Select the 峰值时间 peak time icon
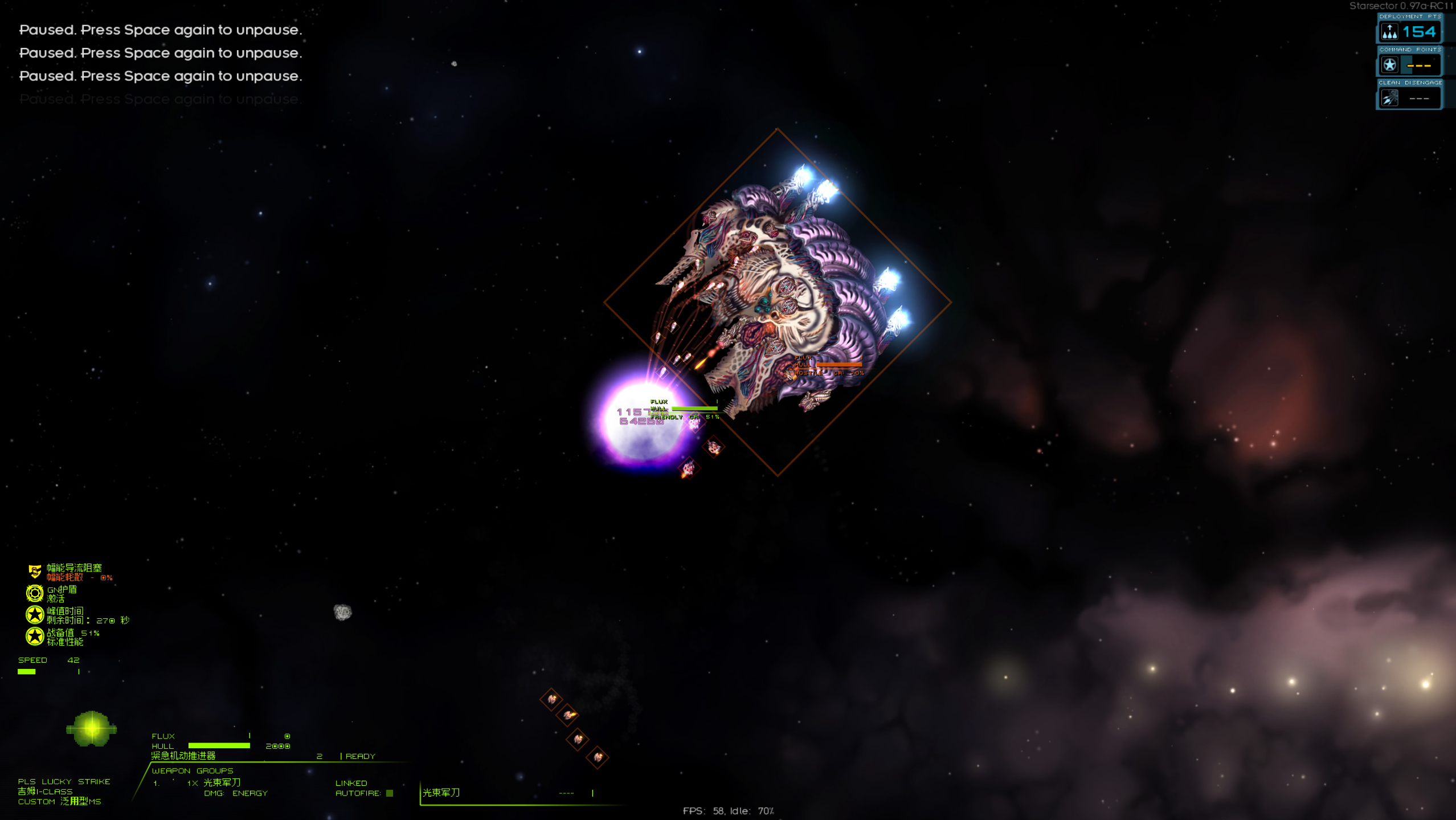 pyautogui.click(x=35, y=615)
